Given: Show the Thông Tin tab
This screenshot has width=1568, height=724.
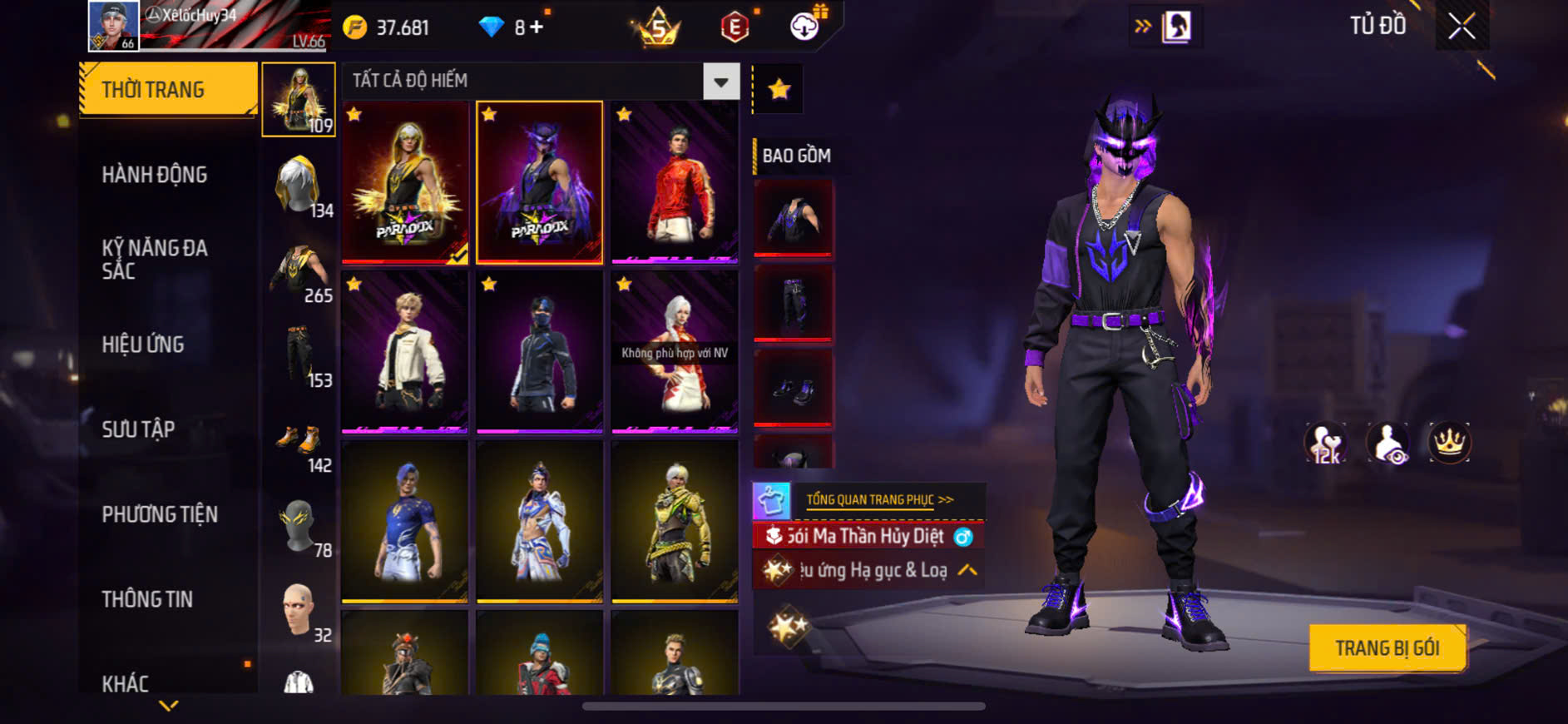Looking at the screenshot, I should coord(147,599).
